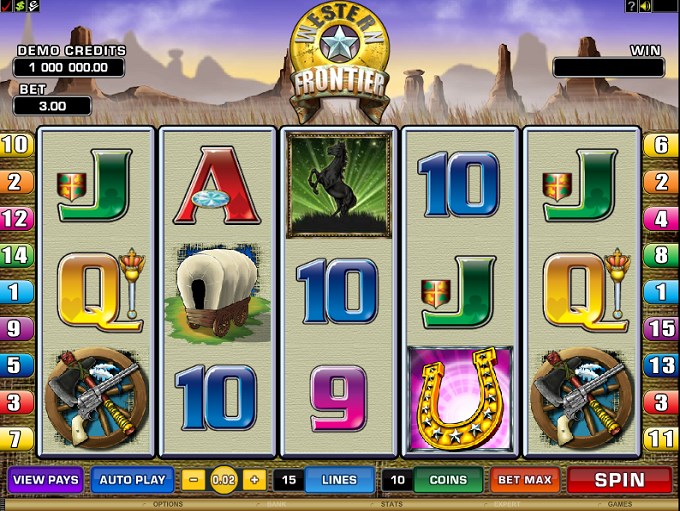Toggle sound with the speaker icon
680x511 pixels.
(x=645, y=6)
